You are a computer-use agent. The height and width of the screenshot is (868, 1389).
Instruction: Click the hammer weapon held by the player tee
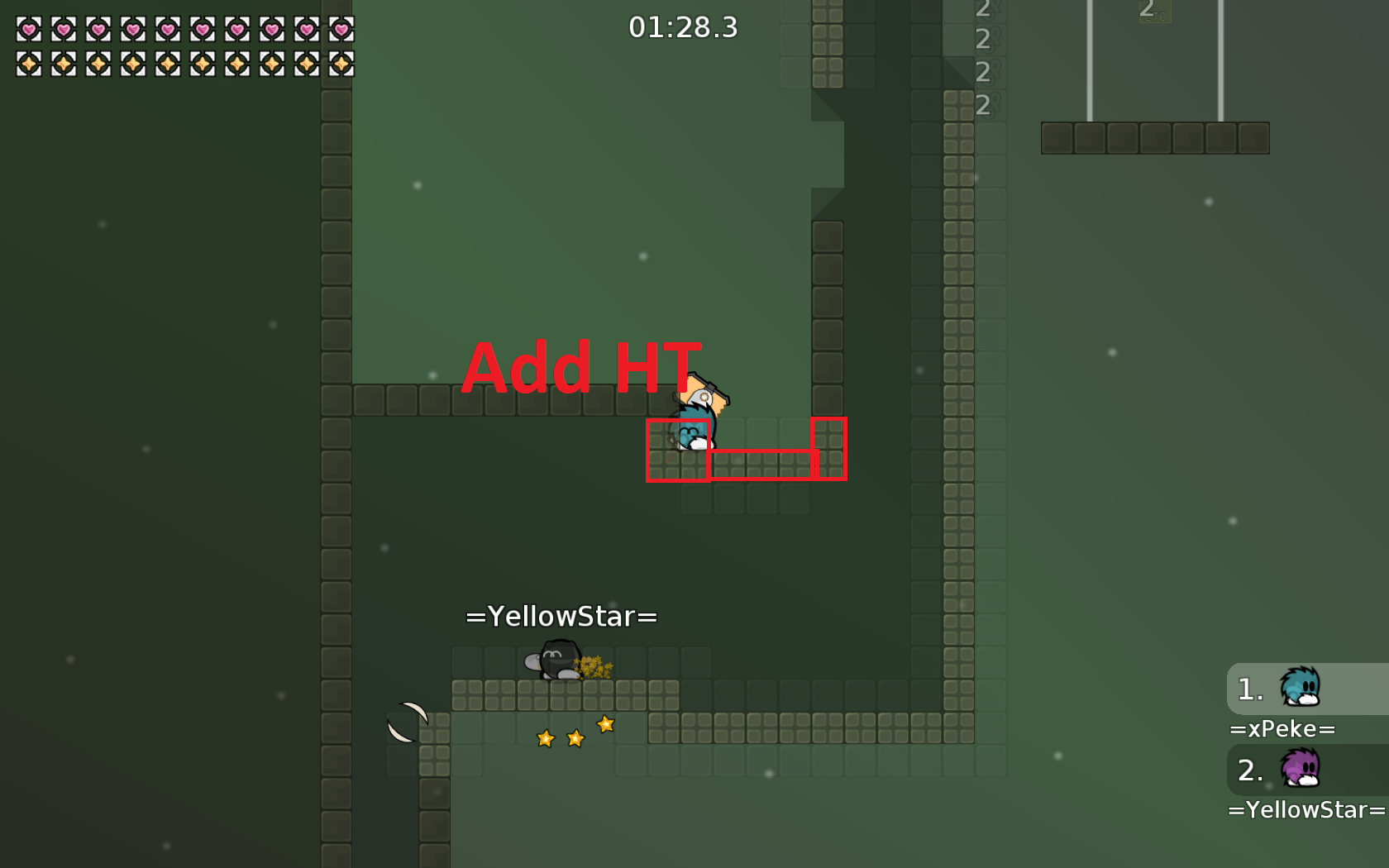[709, 387]
